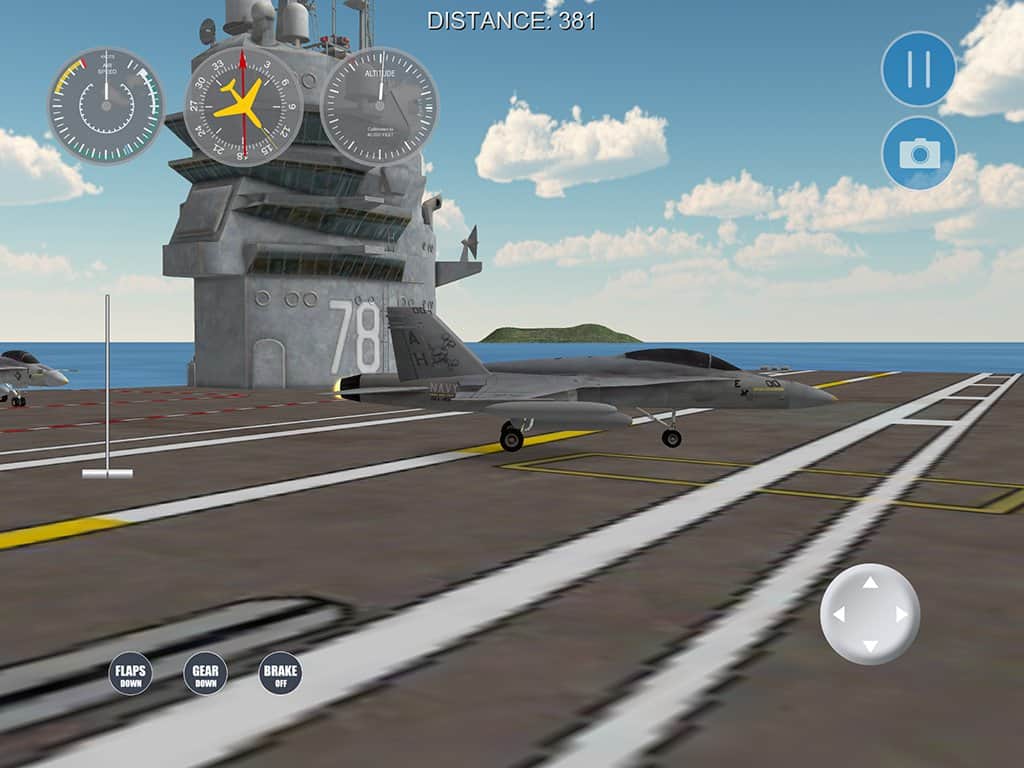Screen dimensions: 1024x768
Task: Toggle the Brake Off button
Action: 280,673
